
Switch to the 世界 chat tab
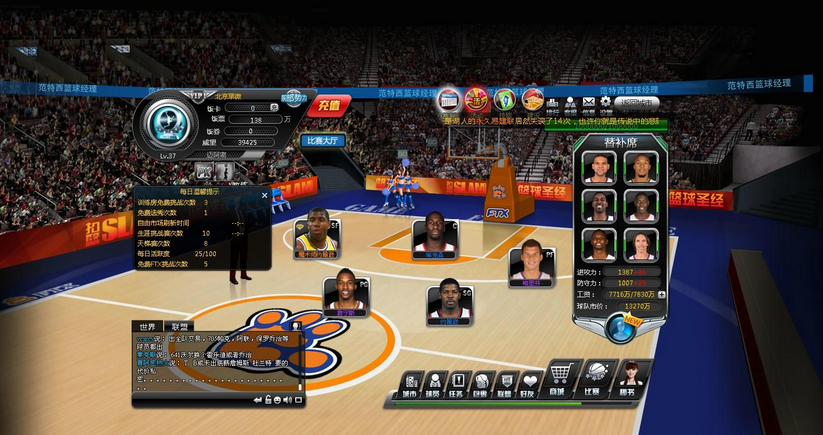click(148, 327)
